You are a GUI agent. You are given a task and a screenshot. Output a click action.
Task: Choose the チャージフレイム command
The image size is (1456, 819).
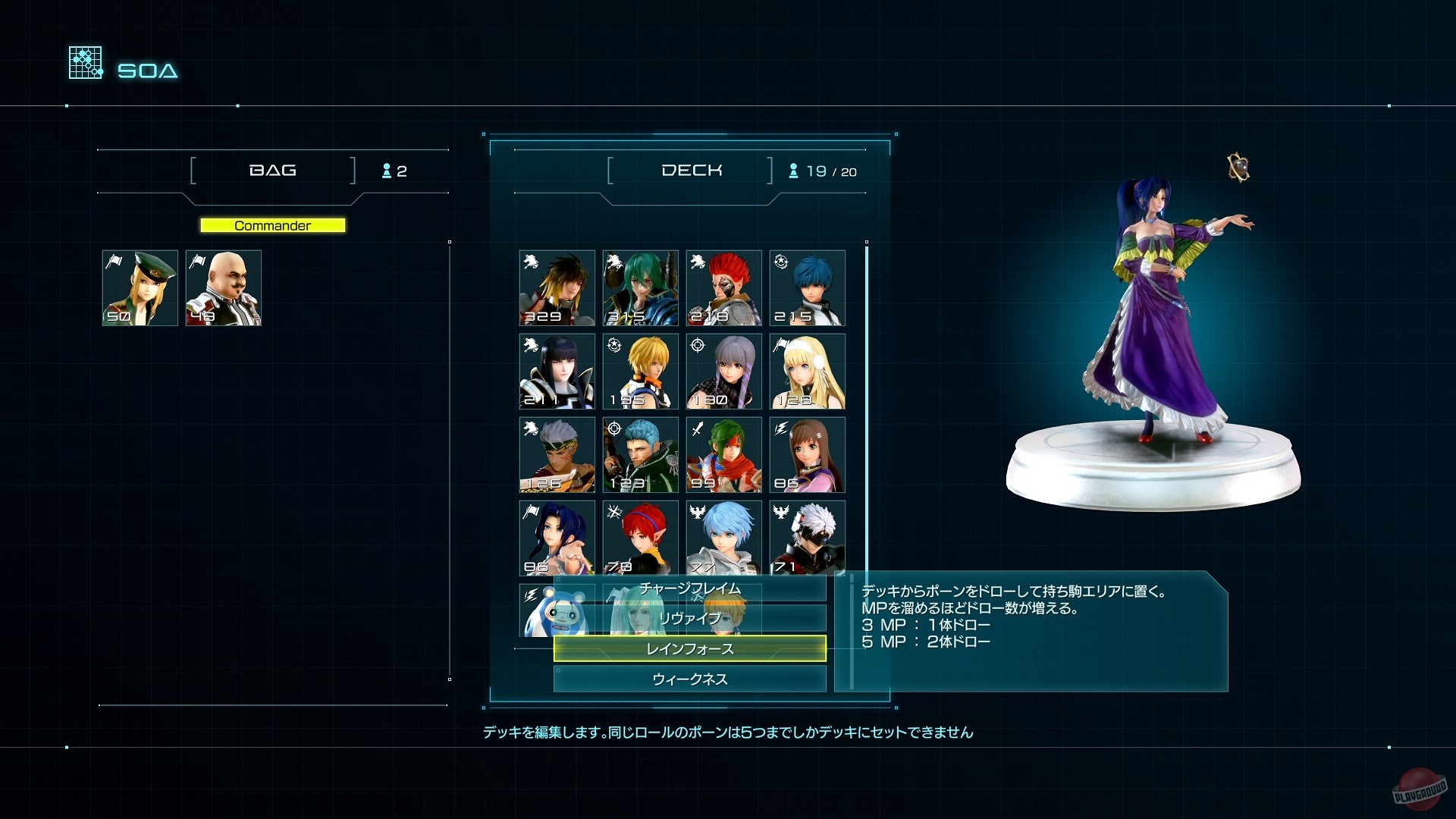click(690, 588)
